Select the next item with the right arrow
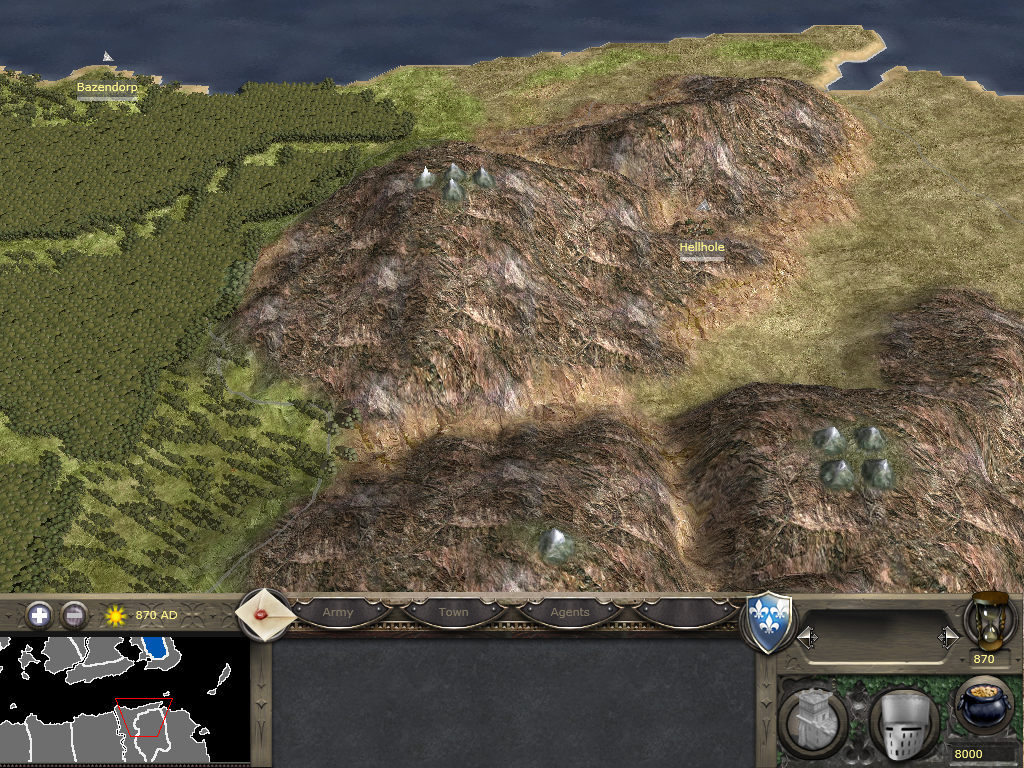Screen dimensions: 1024x768 947,637
